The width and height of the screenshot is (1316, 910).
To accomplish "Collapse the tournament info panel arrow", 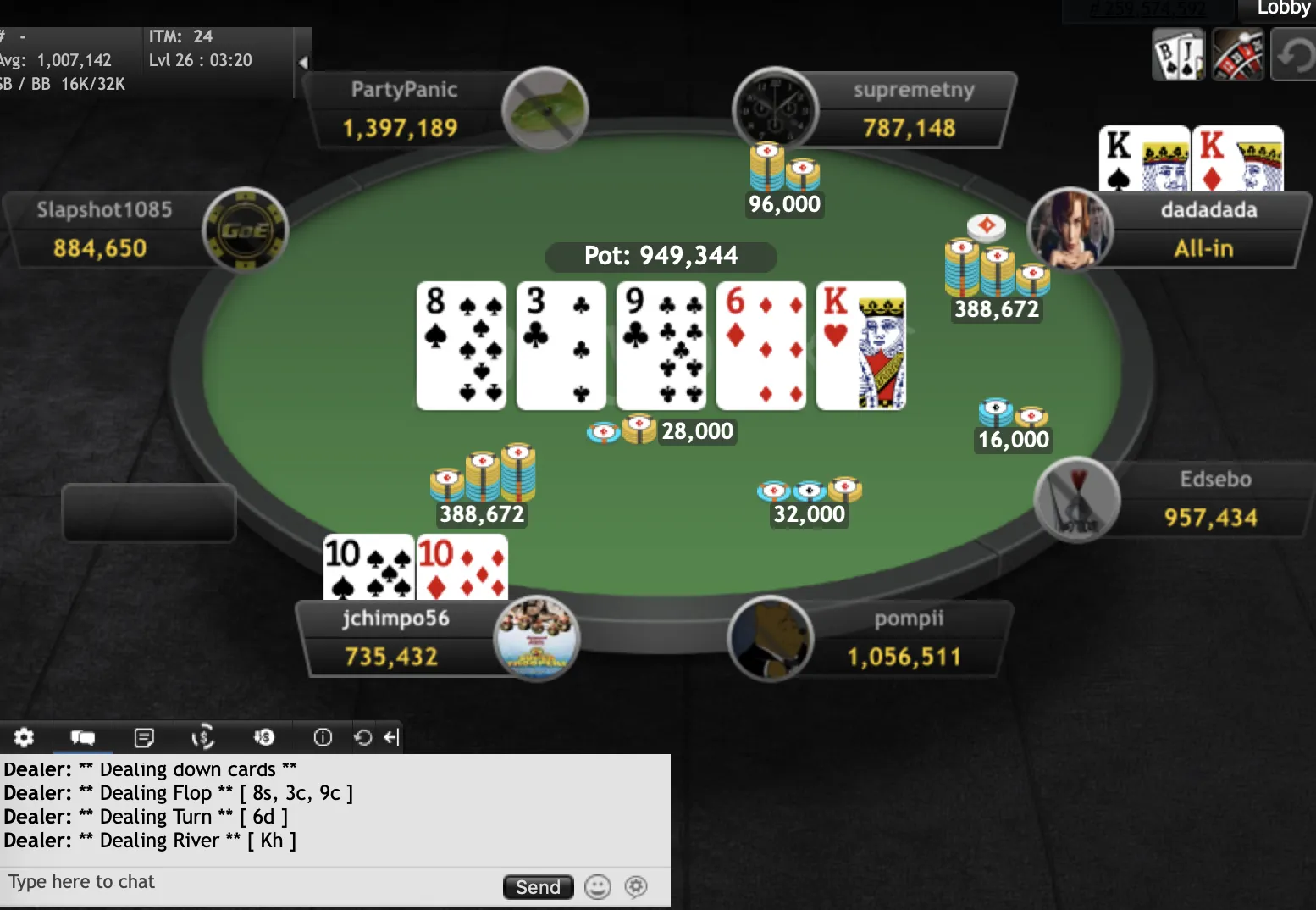I will click(303, 62).
